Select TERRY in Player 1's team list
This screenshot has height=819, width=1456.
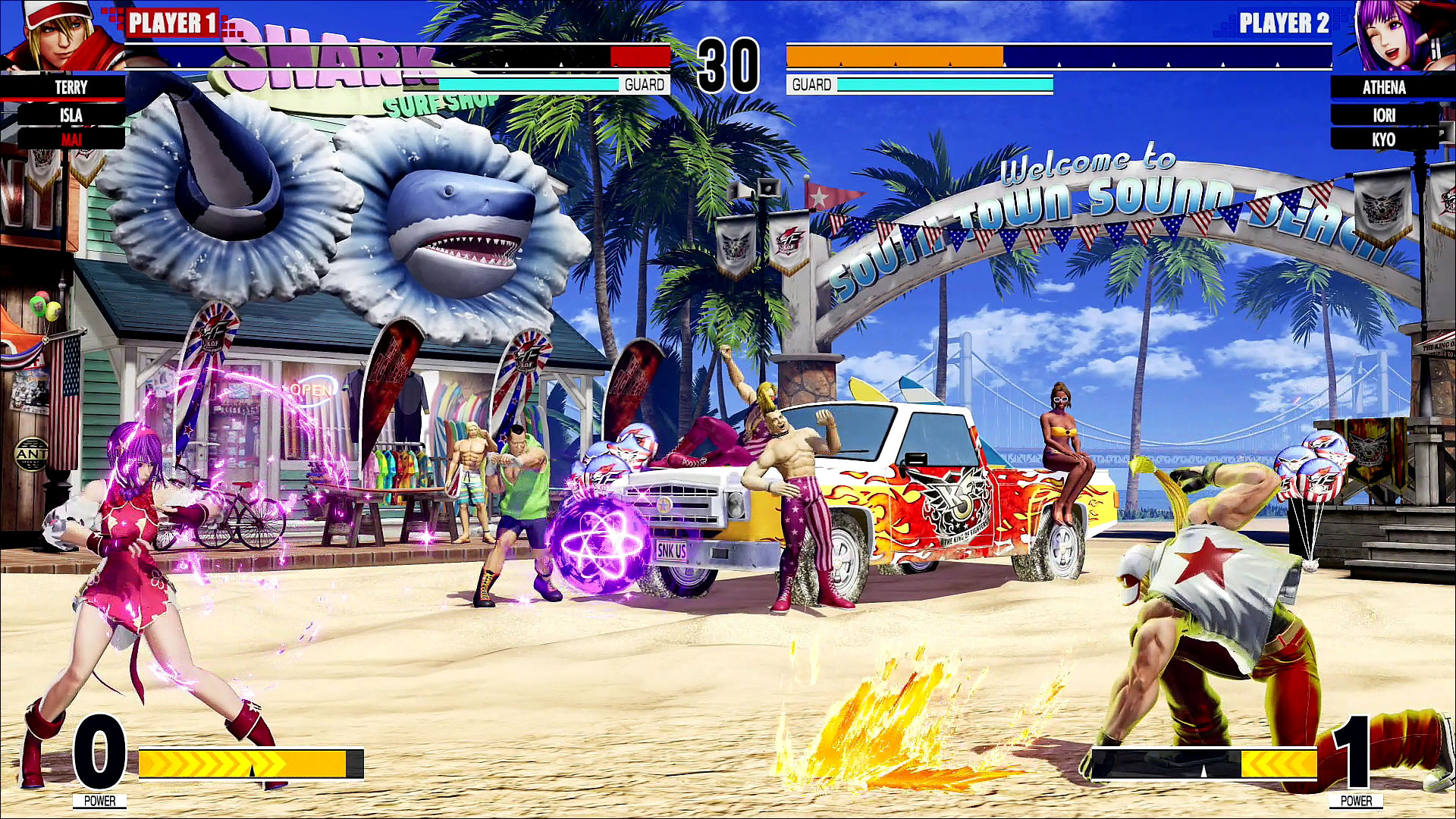(x=71, y=87)
